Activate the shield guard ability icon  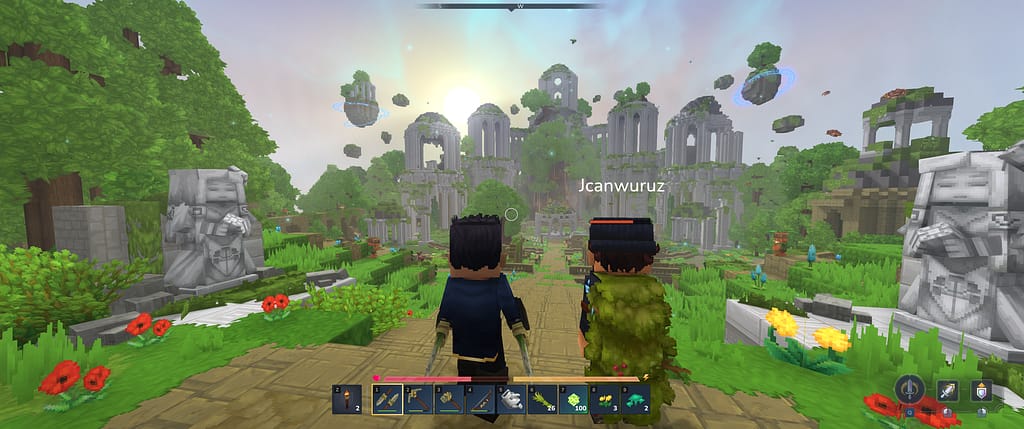click(983, 391)
